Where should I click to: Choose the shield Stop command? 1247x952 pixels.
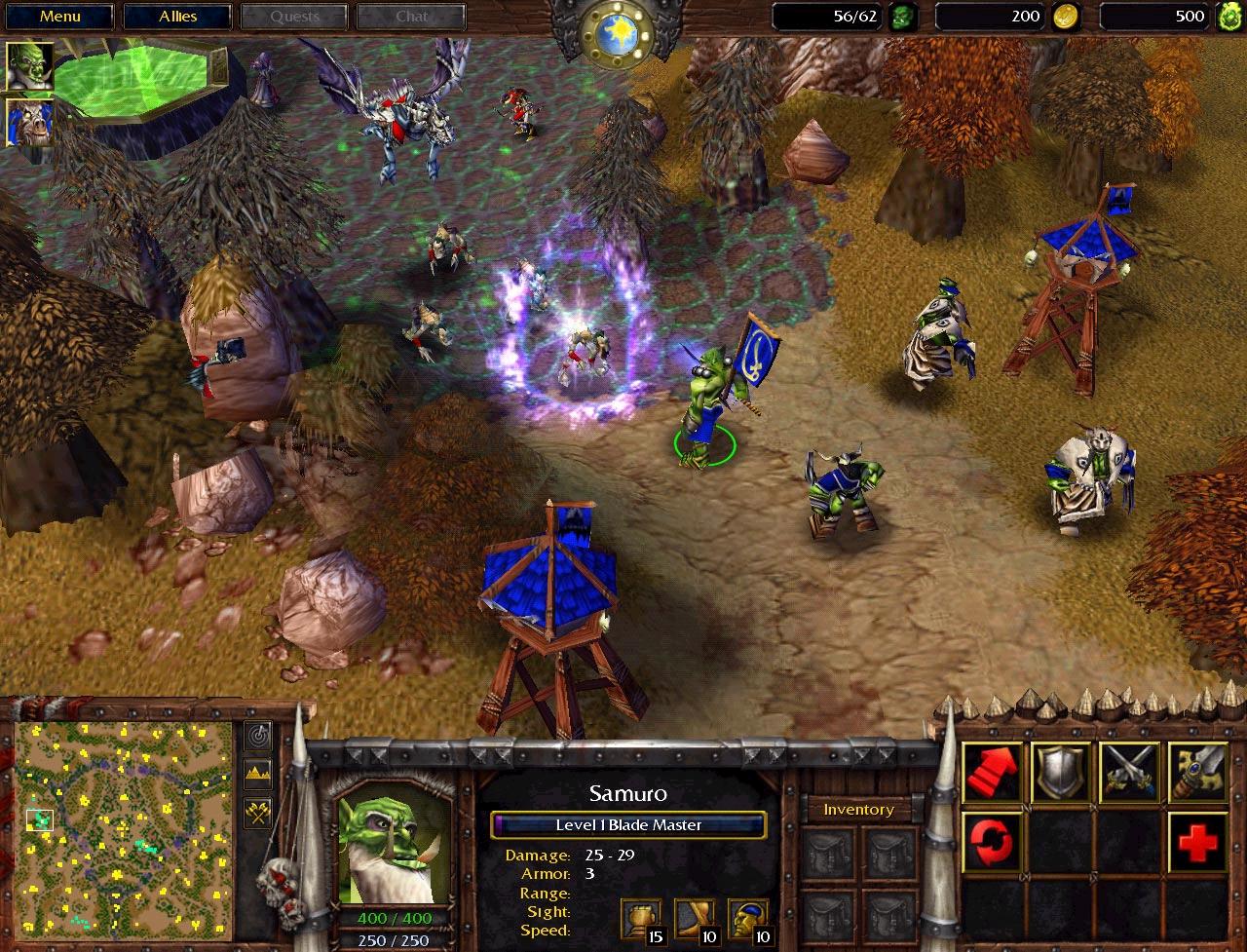pyautogui.click(x=1061, y=773)
